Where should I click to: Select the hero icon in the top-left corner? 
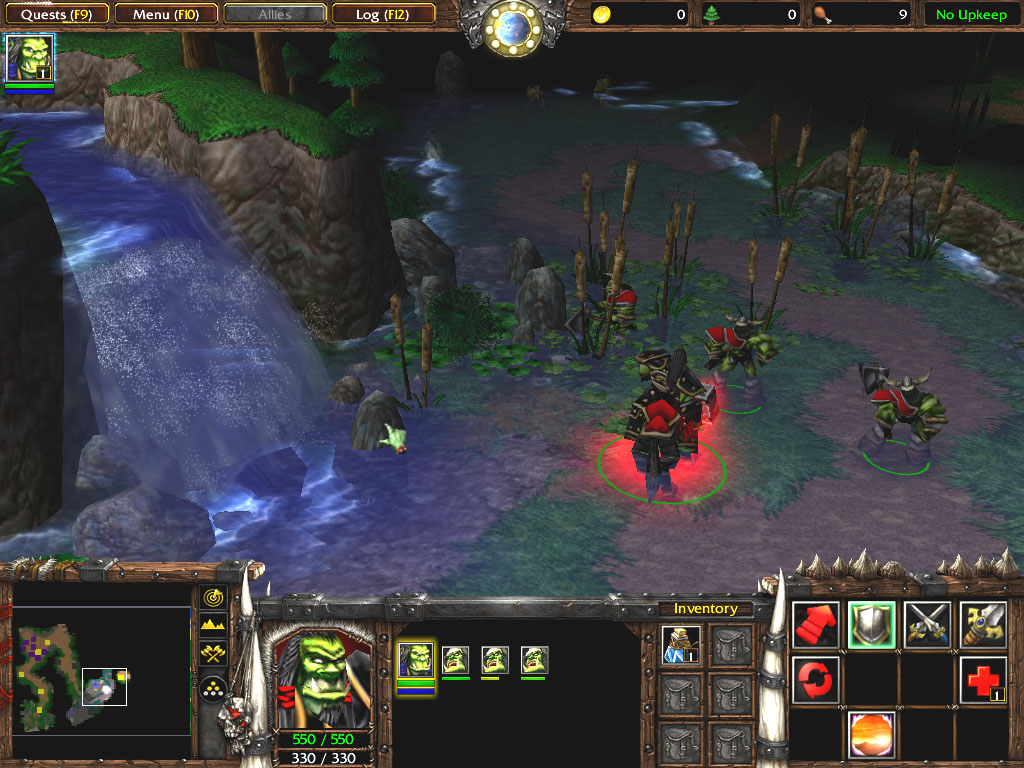tap(30, 58)
